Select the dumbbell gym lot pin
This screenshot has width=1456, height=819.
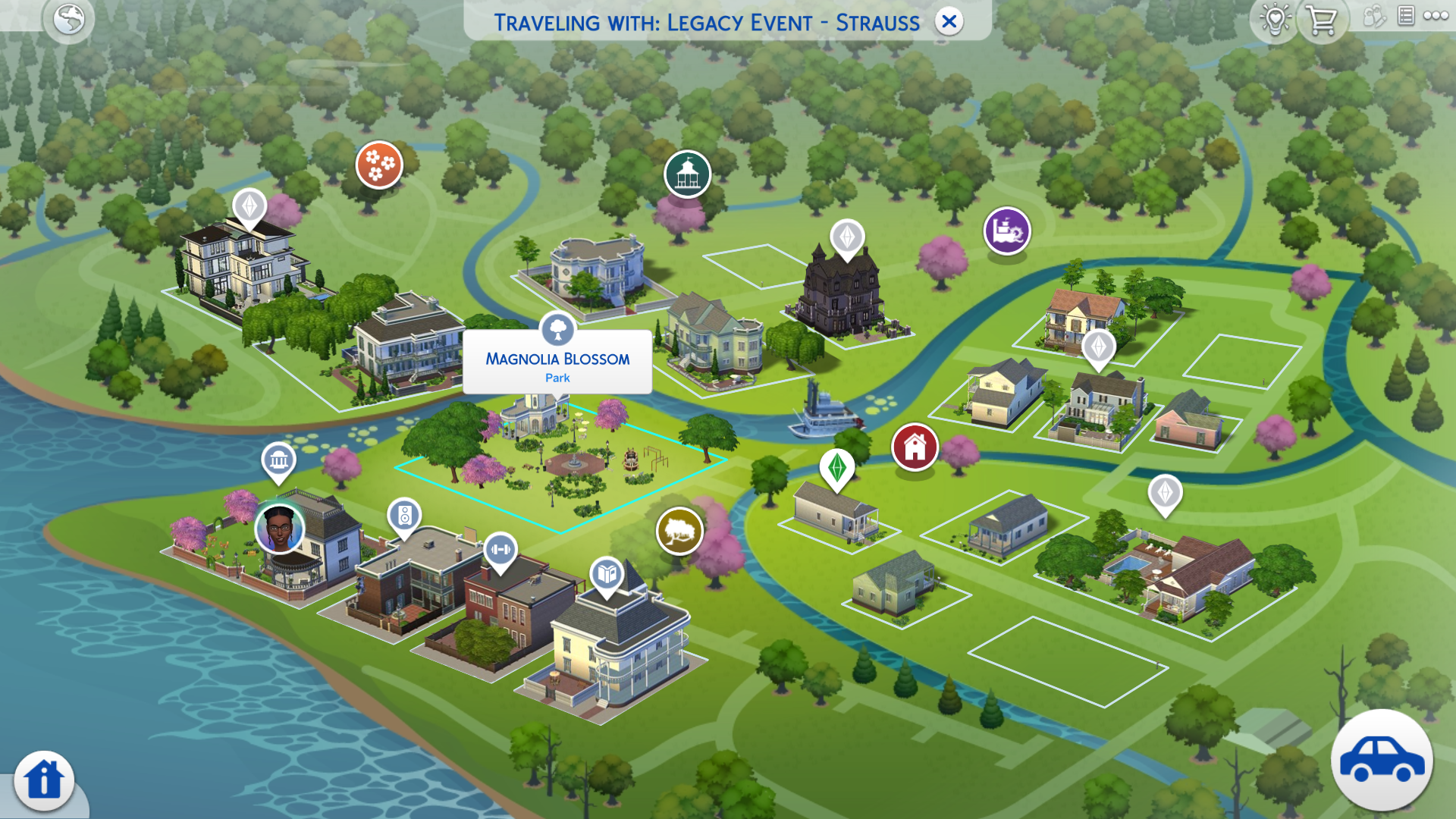pos(500,549)
